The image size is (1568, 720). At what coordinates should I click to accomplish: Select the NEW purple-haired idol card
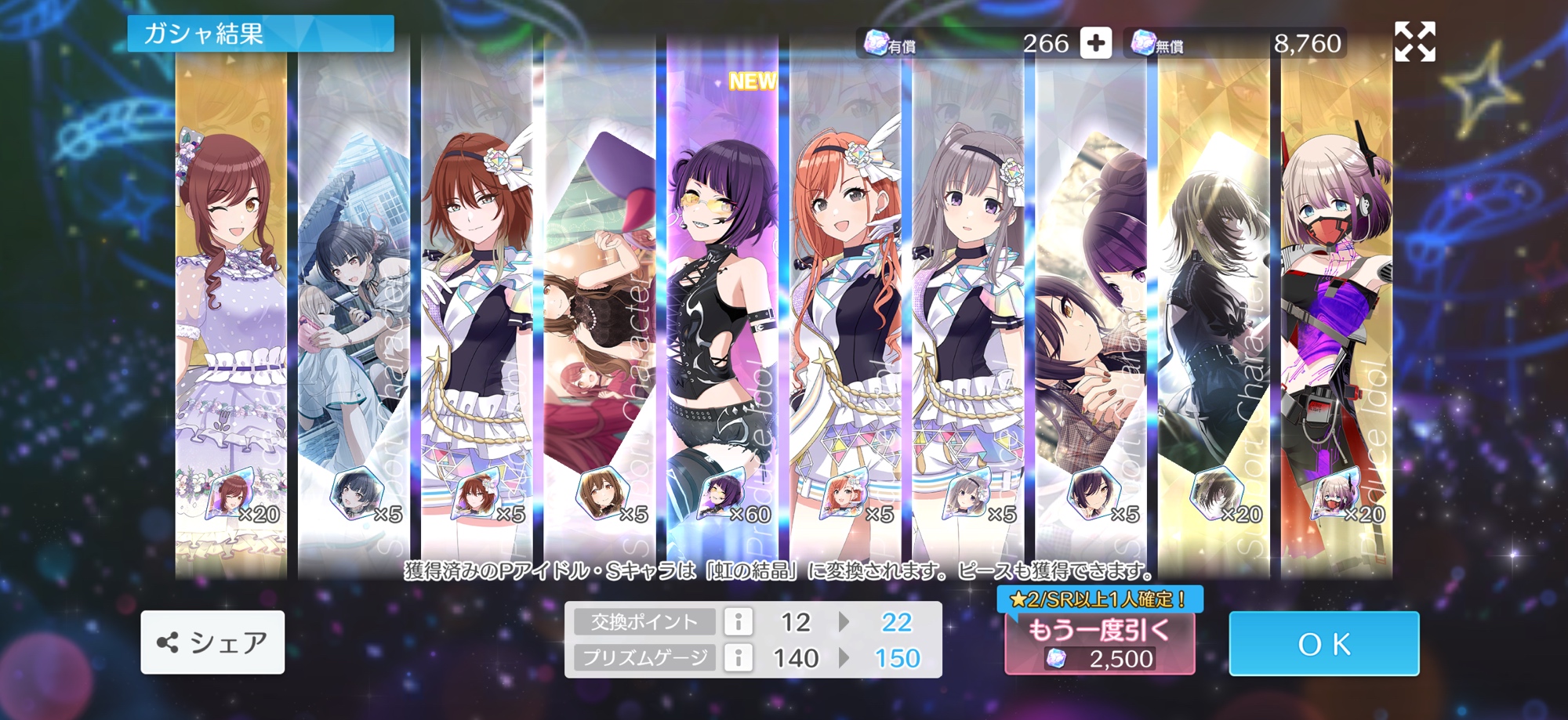point(722,313)
